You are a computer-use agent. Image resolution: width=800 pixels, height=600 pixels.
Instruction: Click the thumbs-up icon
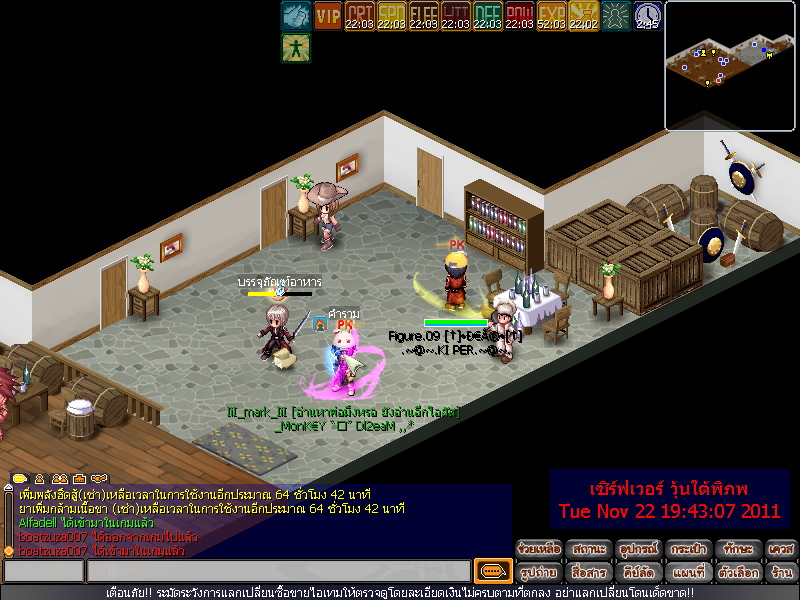pos(295,16)
